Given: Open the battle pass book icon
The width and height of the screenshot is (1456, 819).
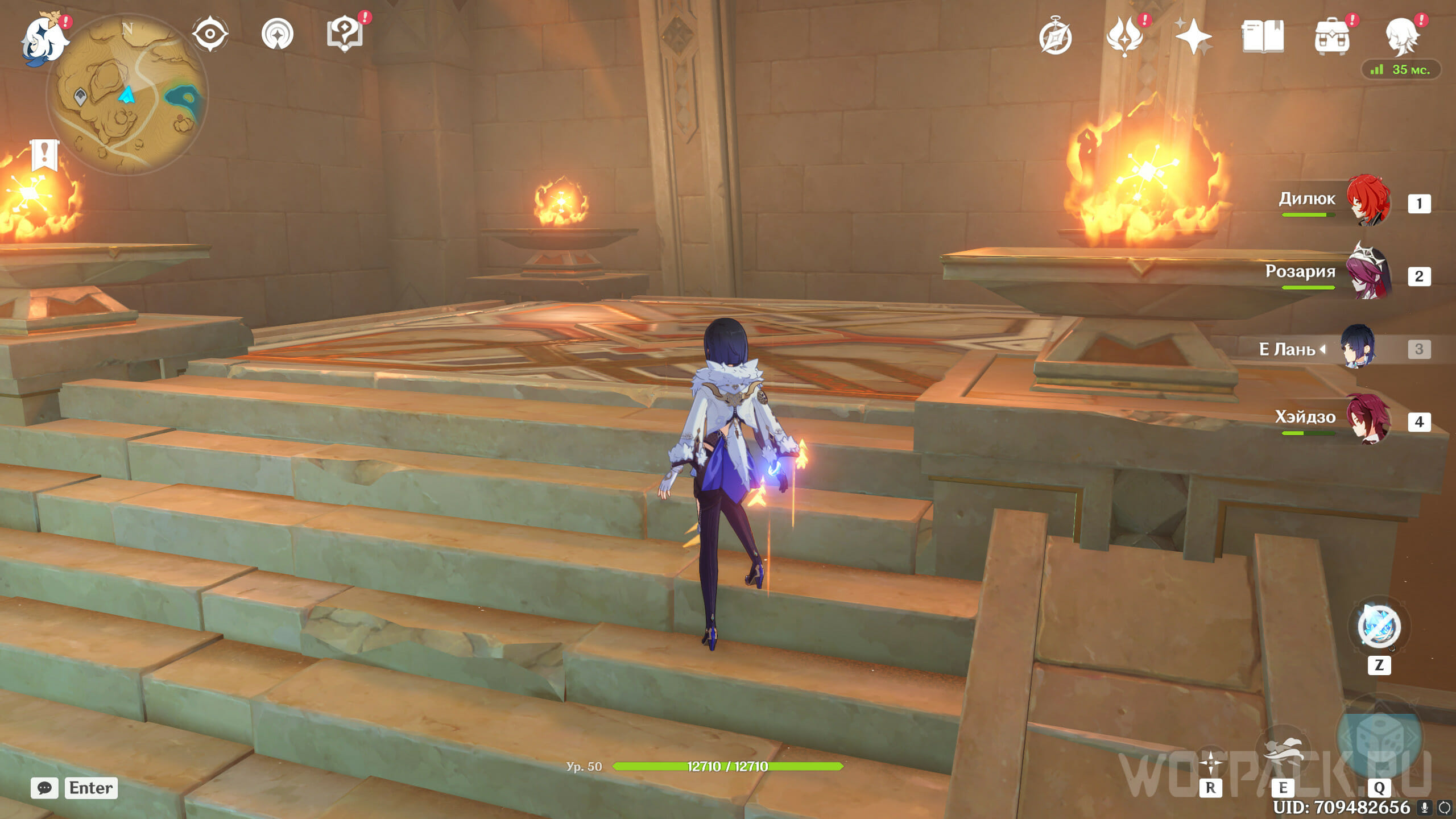Looking at the screenshot, I should [1262, 36].
